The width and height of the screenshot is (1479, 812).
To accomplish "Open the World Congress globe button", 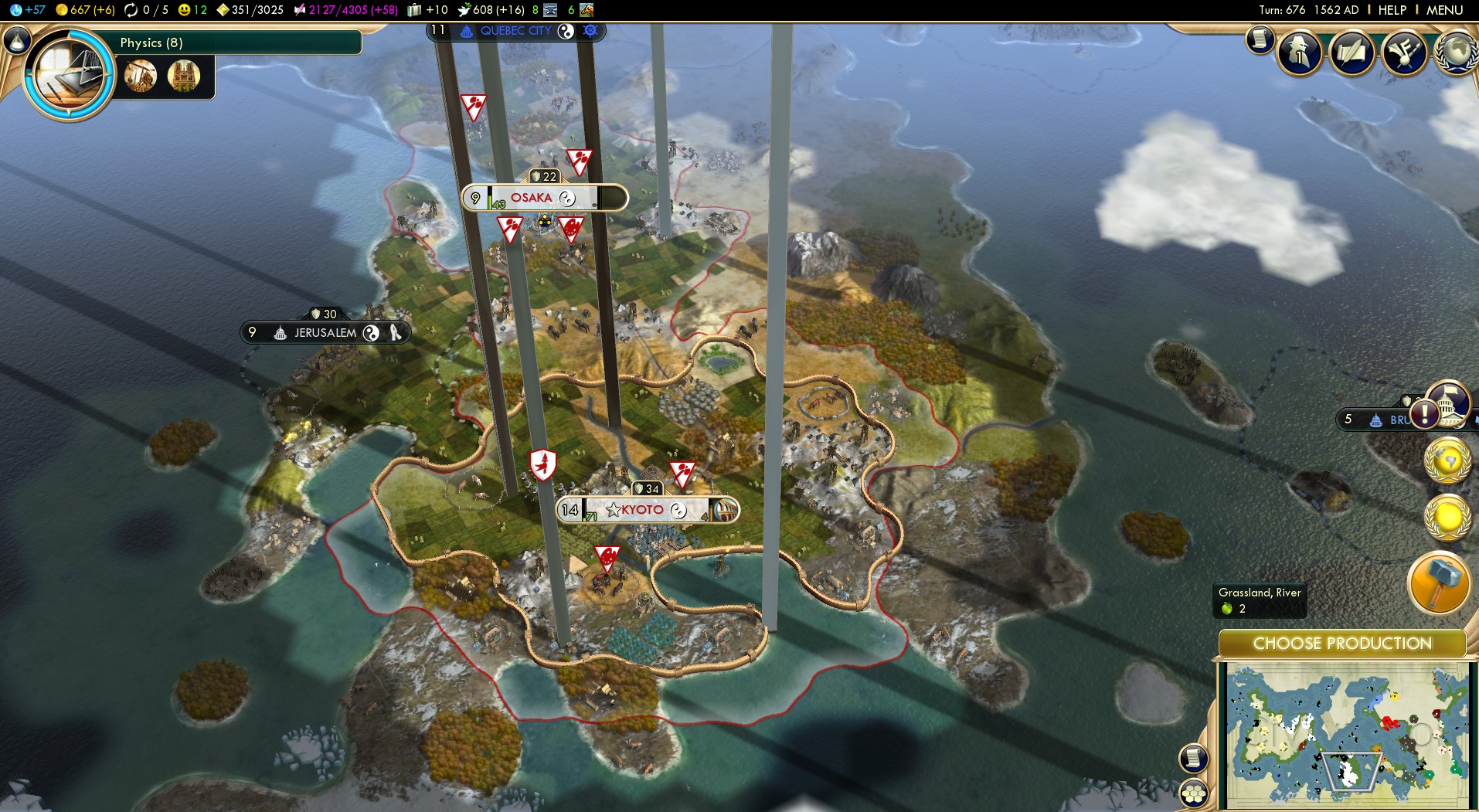I will 1456,53.
